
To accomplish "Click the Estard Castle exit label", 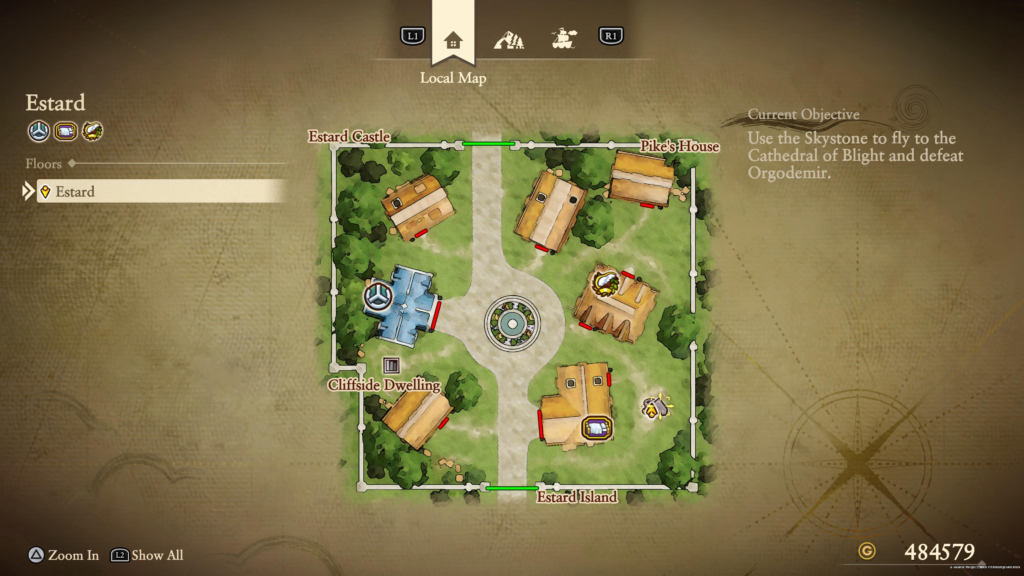I will (x=348, y=136).
